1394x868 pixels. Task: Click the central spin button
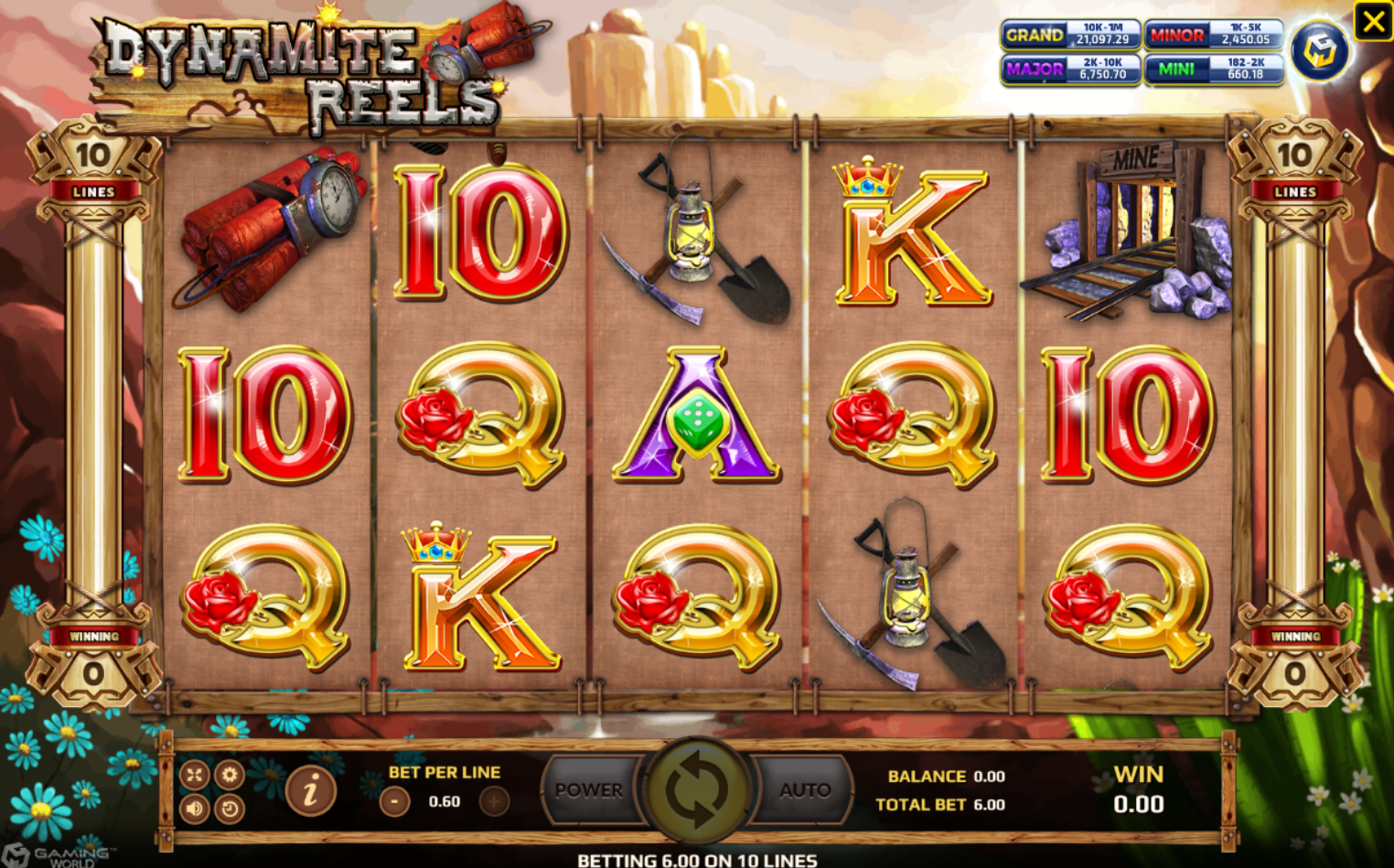click(697, 792)
